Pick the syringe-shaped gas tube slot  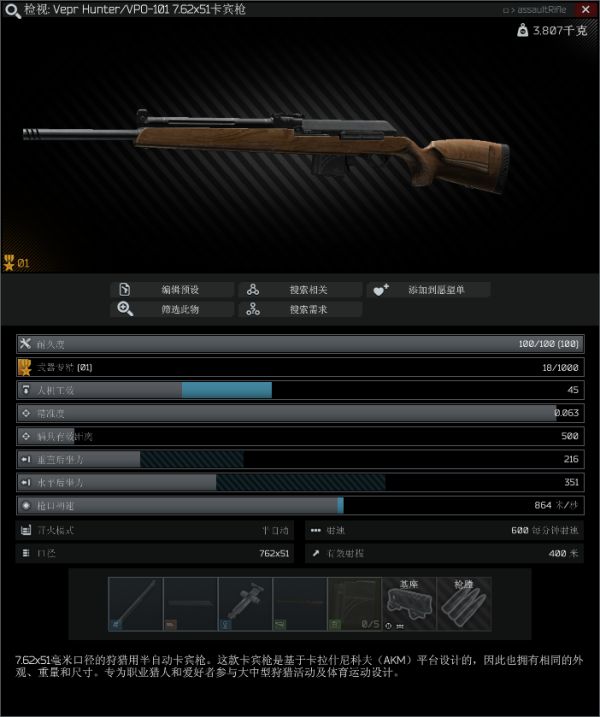(245, 604)
